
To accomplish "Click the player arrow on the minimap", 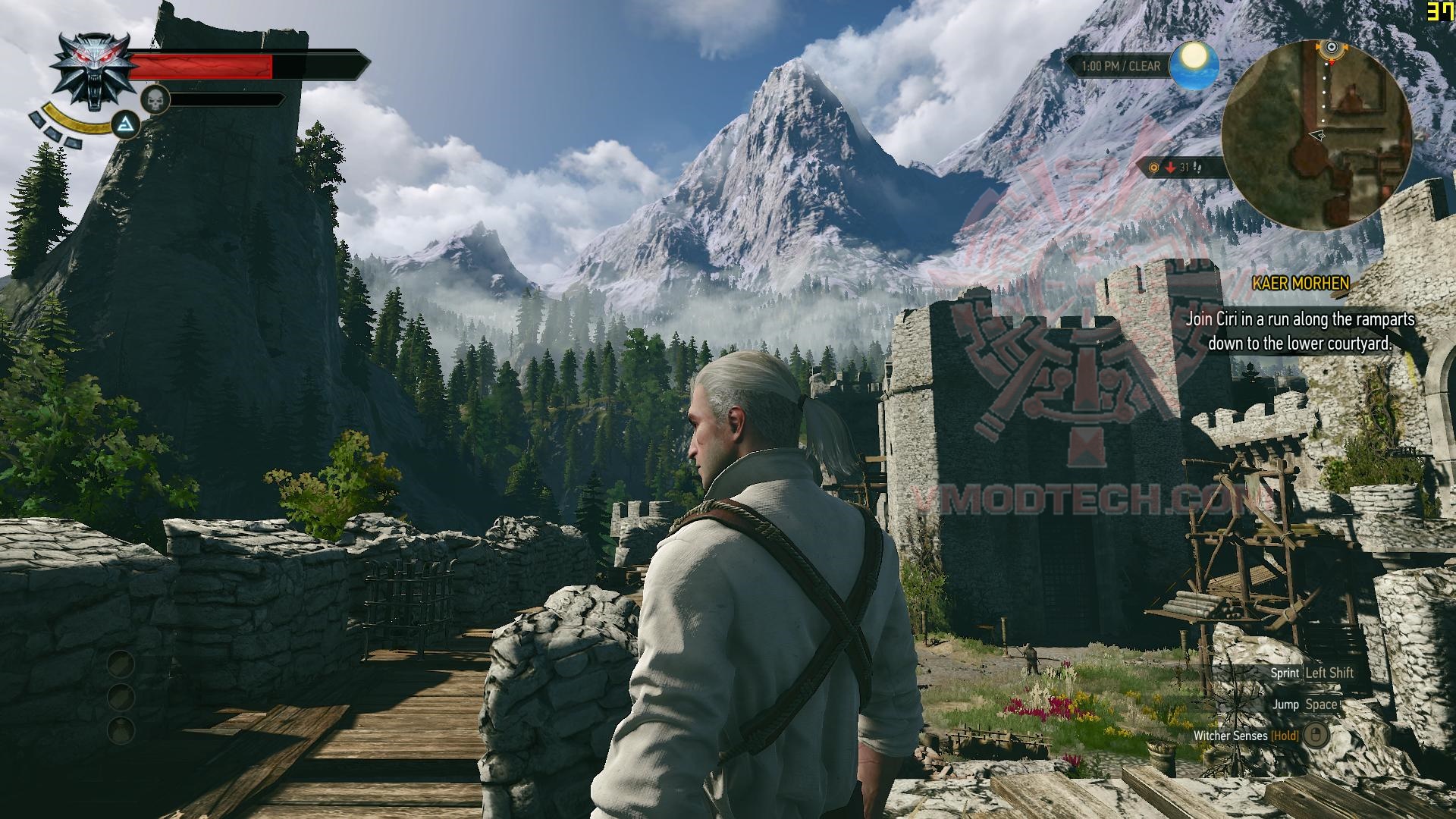I will pyautogui.click(x=1318, y=136).
